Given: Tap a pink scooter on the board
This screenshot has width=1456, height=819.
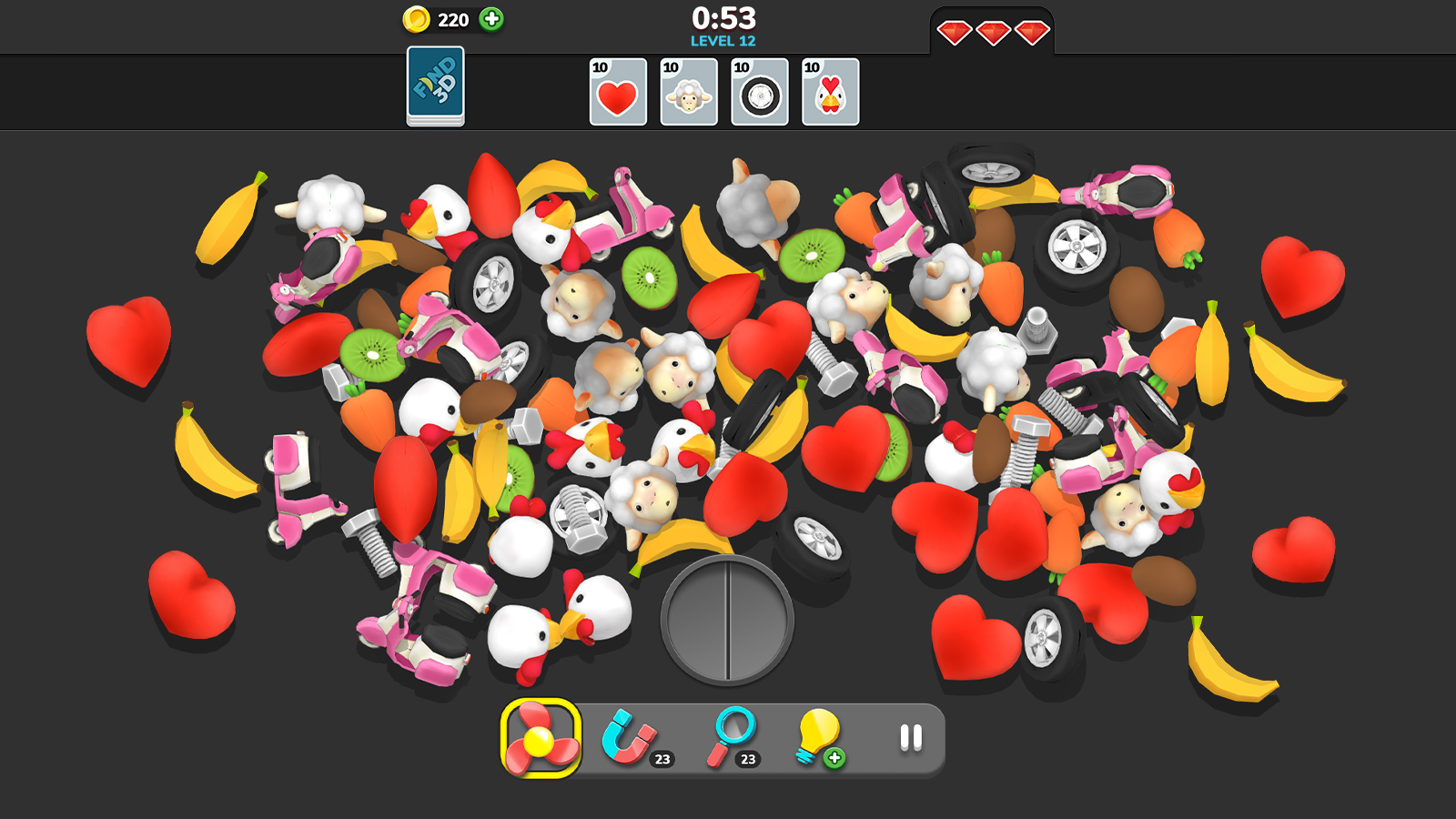Looking at the screenshot, I should pos(296,482).
